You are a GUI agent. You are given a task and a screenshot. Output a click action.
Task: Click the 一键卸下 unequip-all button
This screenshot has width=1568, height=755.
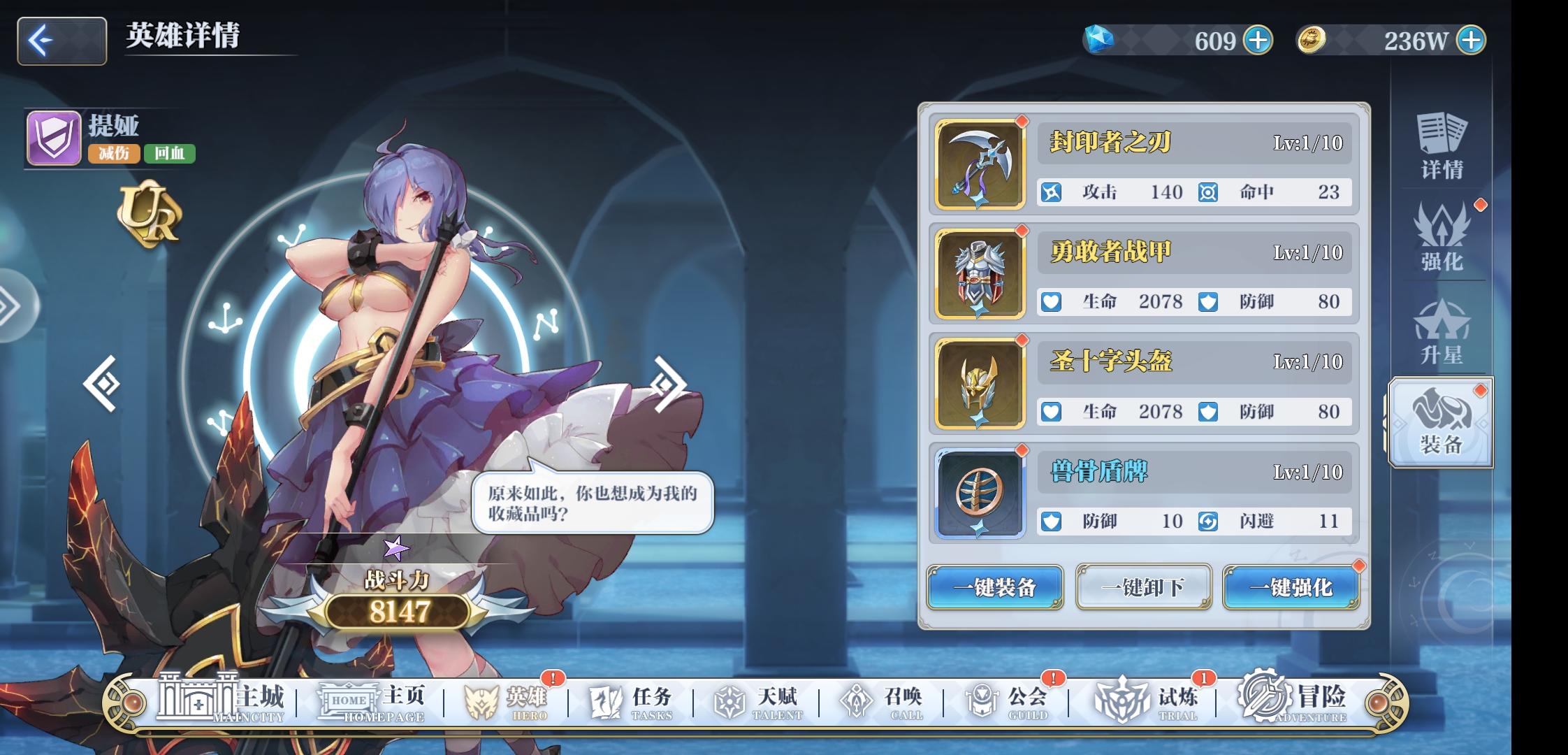(1144, 588)
